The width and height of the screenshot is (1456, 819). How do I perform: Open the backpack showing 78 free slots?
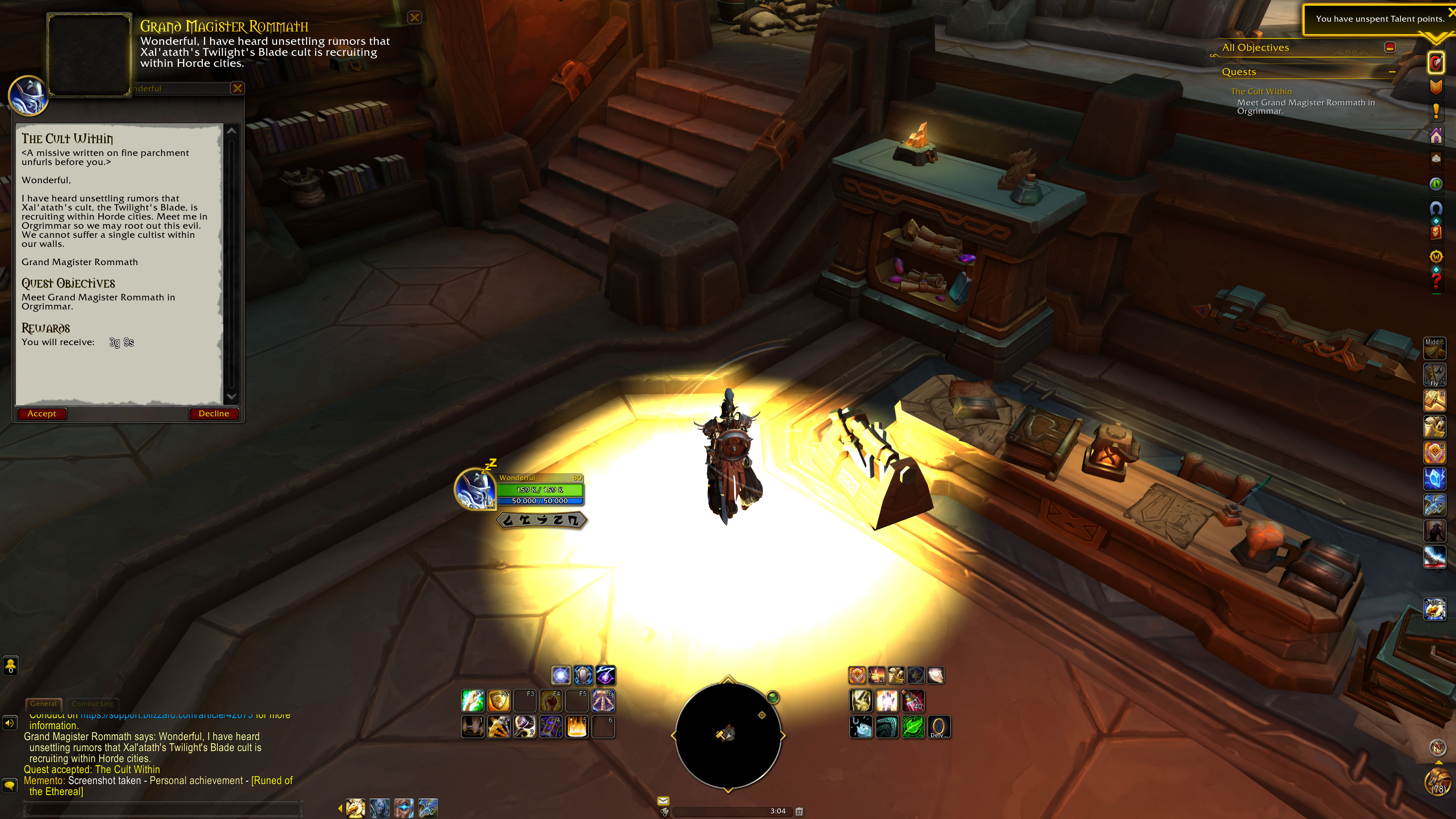[x=1437, y=783]
